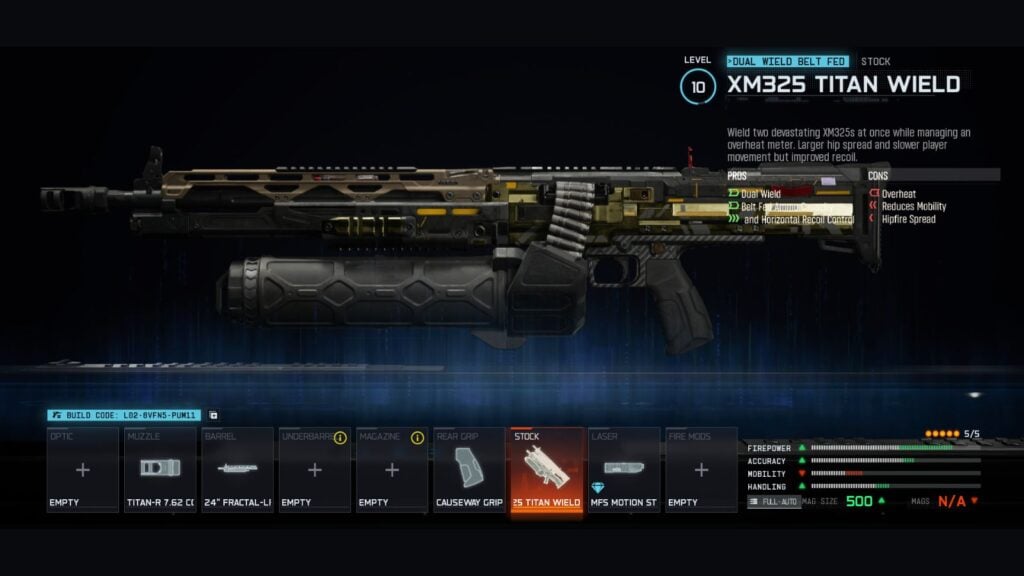Open the empty Optic attachment slot

[83, 470]
